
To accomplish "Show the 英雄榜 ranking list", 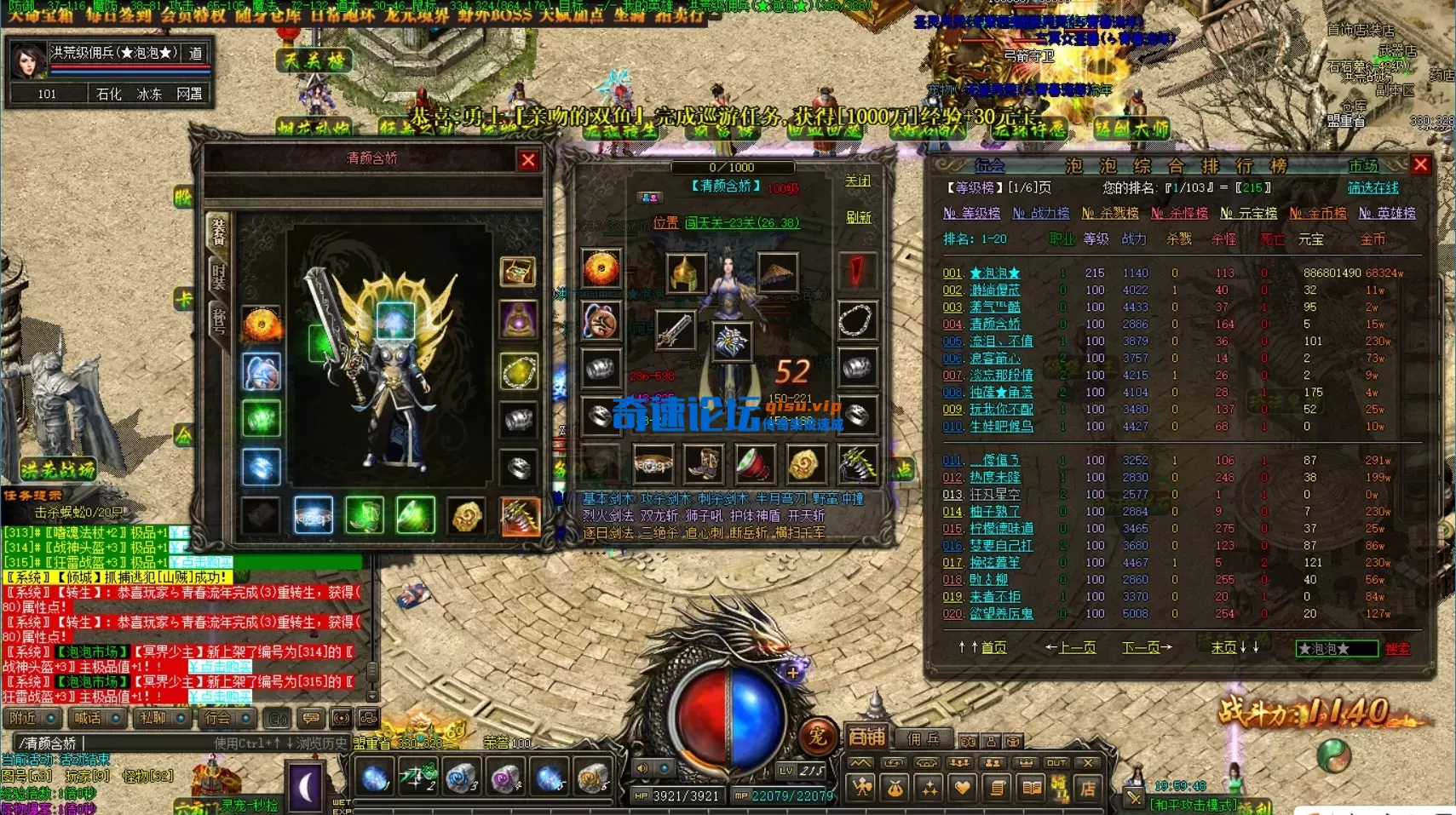I will (1386, 213).
